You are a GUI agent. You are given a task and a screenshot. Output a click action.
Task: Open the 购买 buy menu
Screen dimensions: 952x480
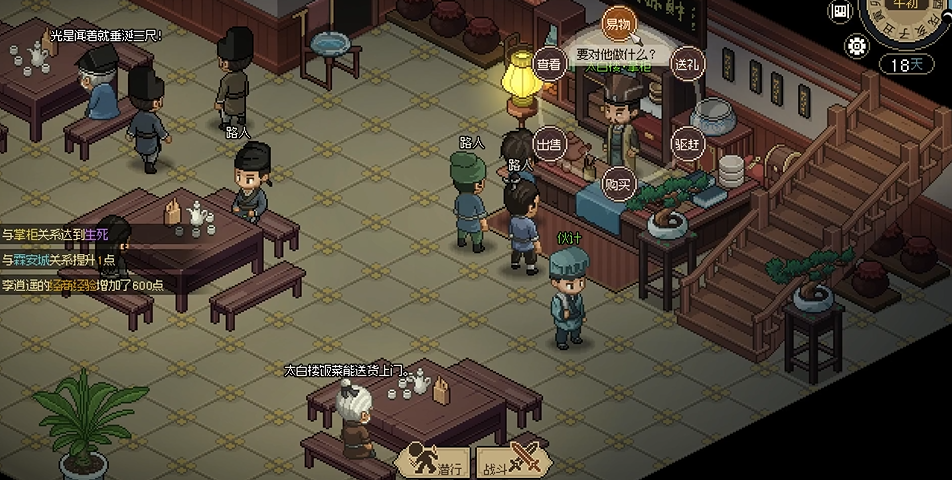618,184
